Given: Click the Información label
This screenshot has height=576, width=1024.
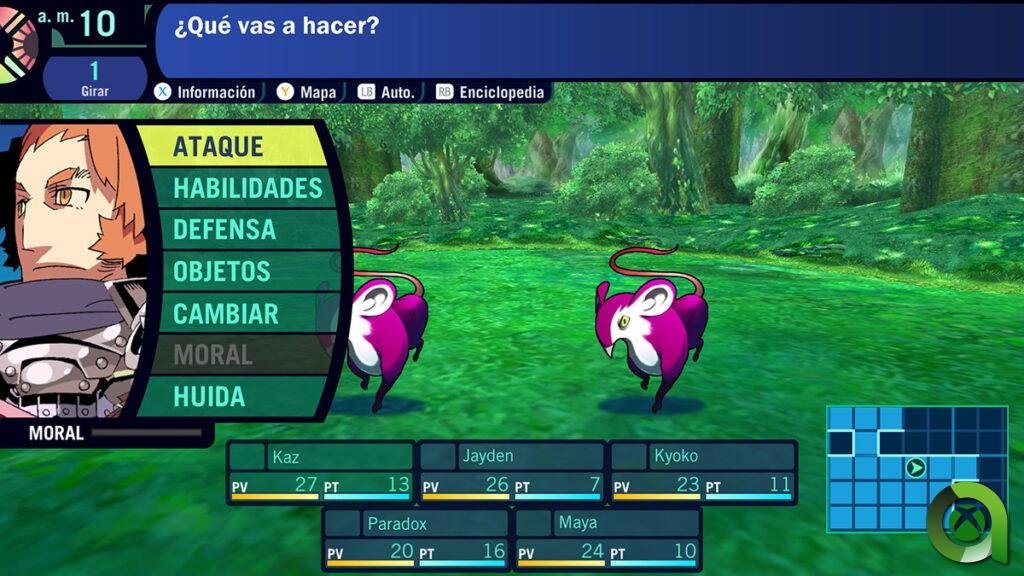Looking at the screenshot, I should tap(215, 92).
